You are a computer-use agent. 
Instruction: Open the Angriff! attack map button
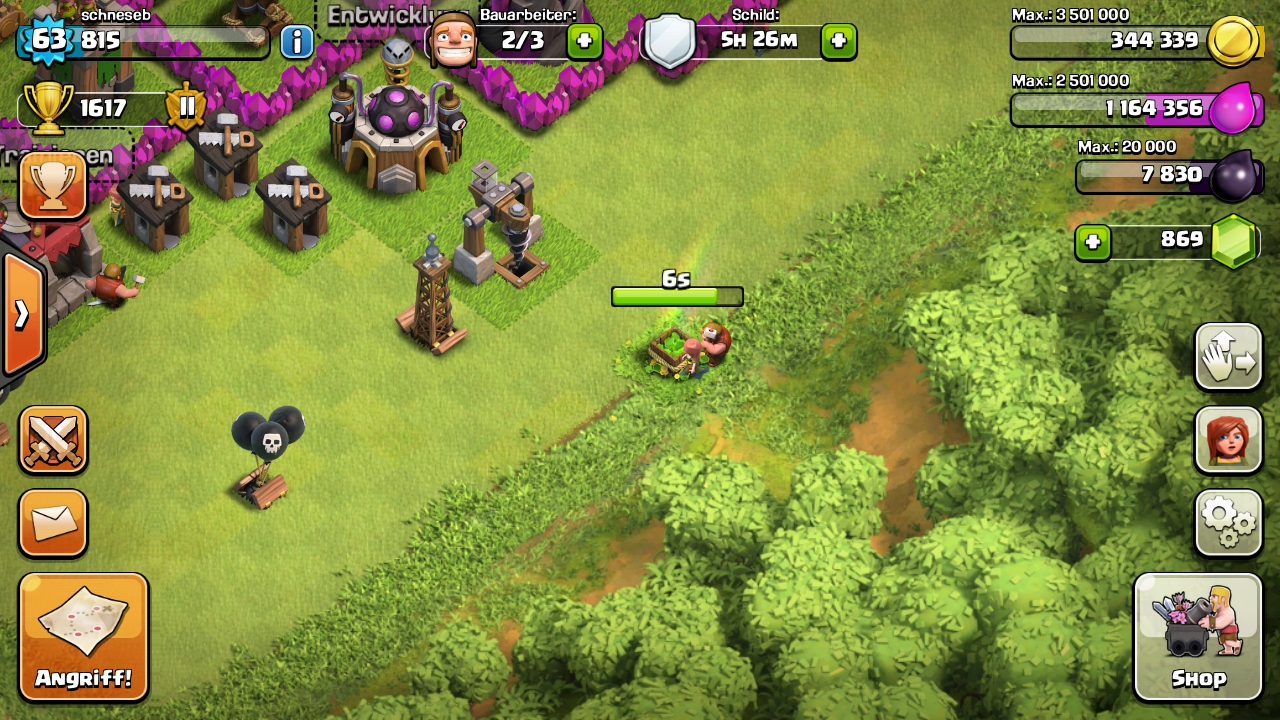point(84,636)
